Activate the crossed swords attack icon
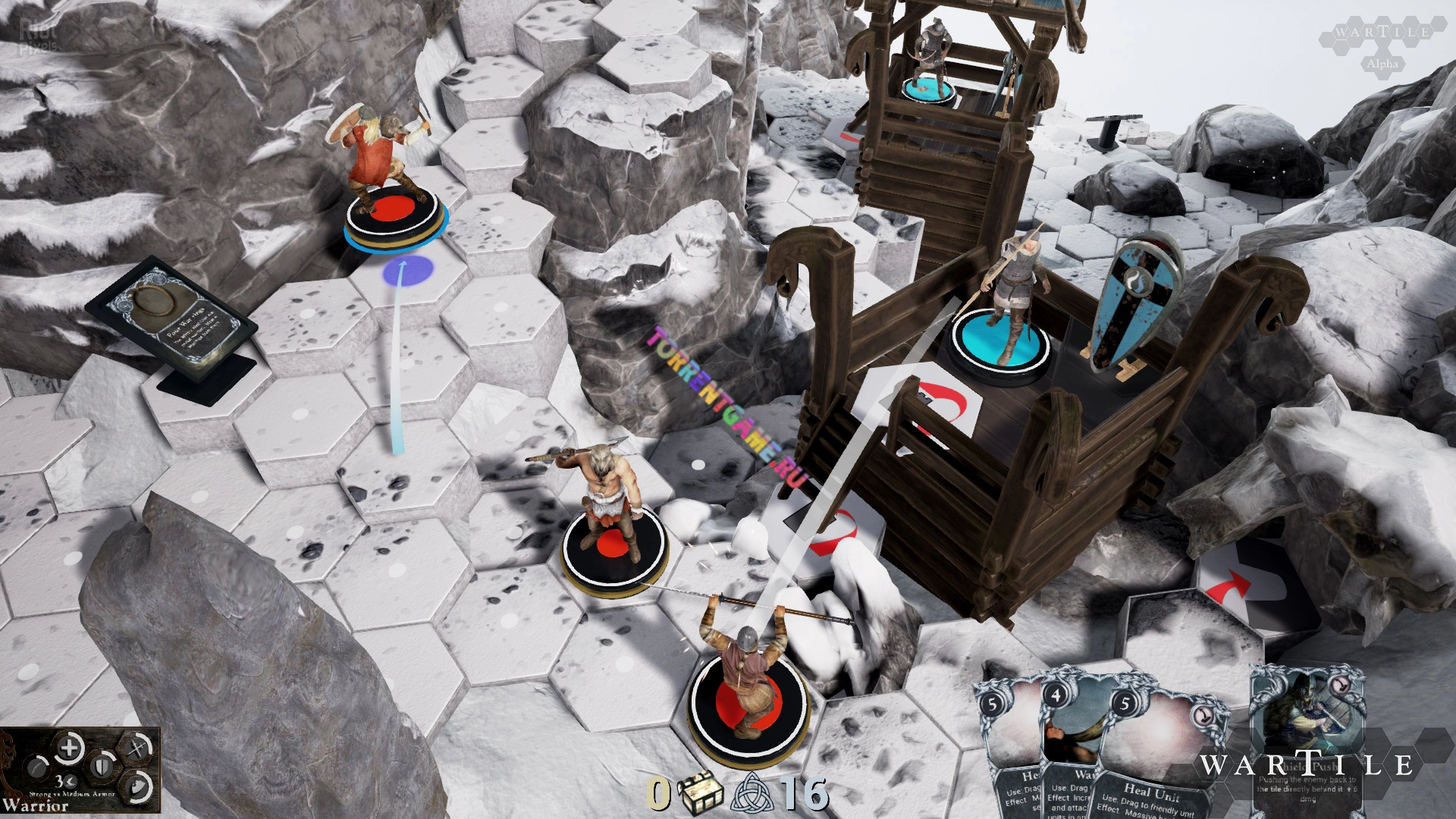 point(136,749)
